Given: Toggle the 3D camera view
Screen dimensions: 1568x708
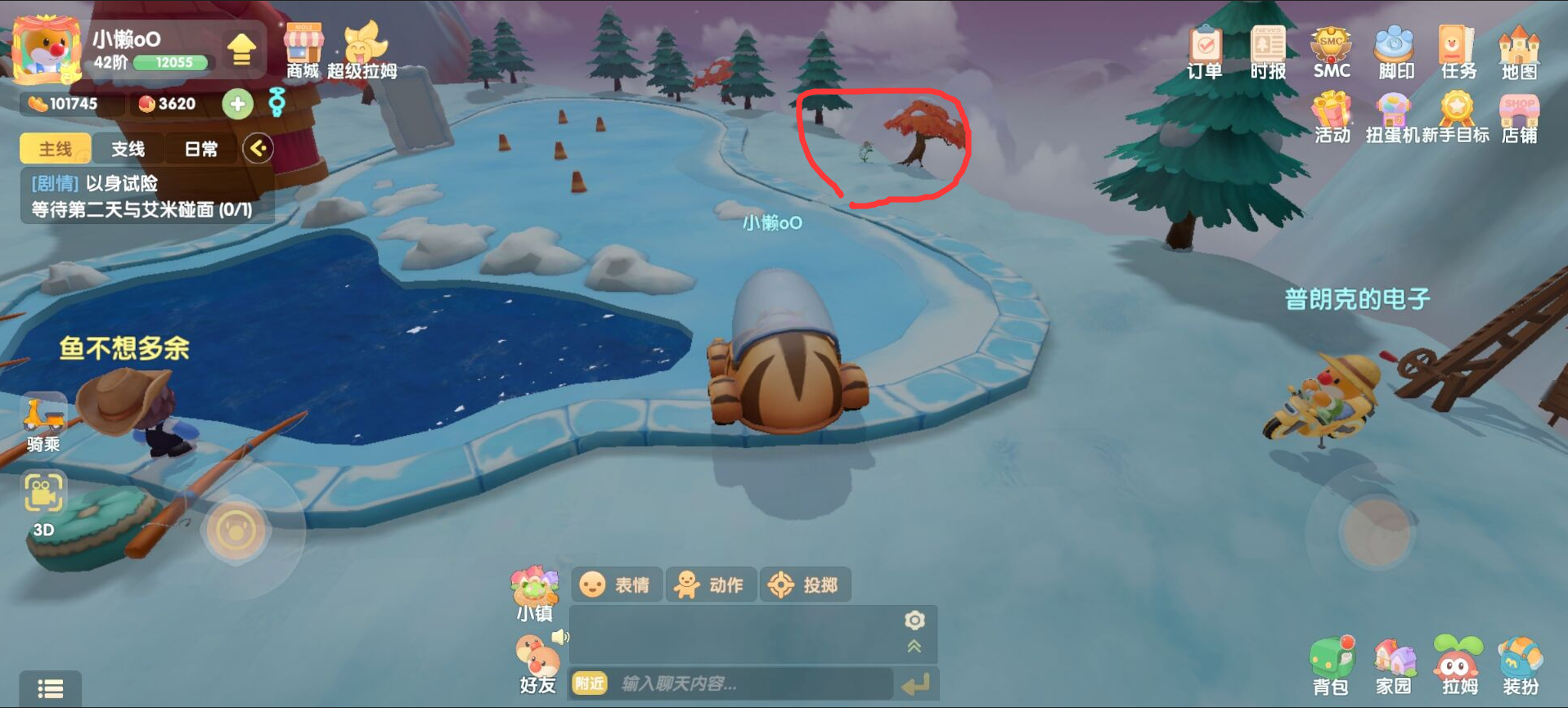Looking at the screenshot, I should [x=43, y=503].
